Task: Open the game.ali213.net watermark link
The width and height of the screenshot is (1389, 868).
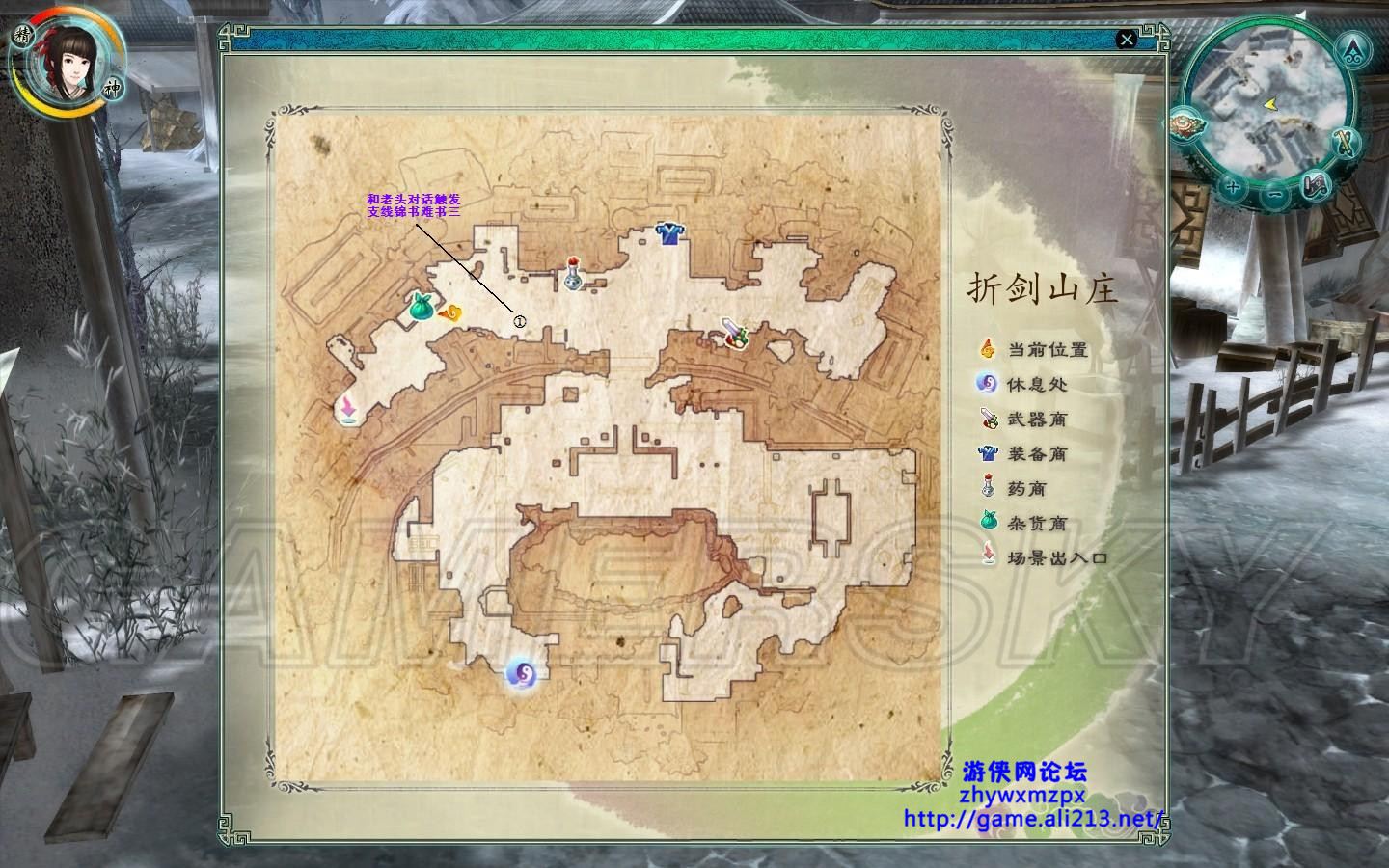Action: 1035,819
